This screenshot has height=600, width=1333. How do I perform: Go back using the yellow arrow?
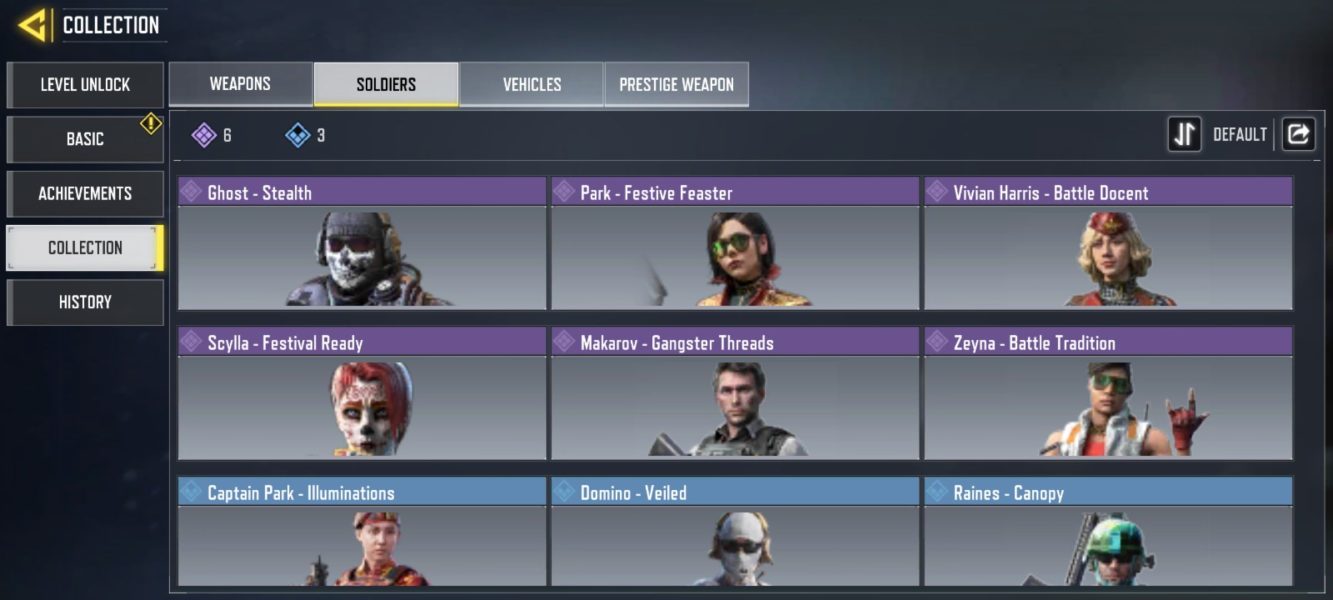coord(32,25)
